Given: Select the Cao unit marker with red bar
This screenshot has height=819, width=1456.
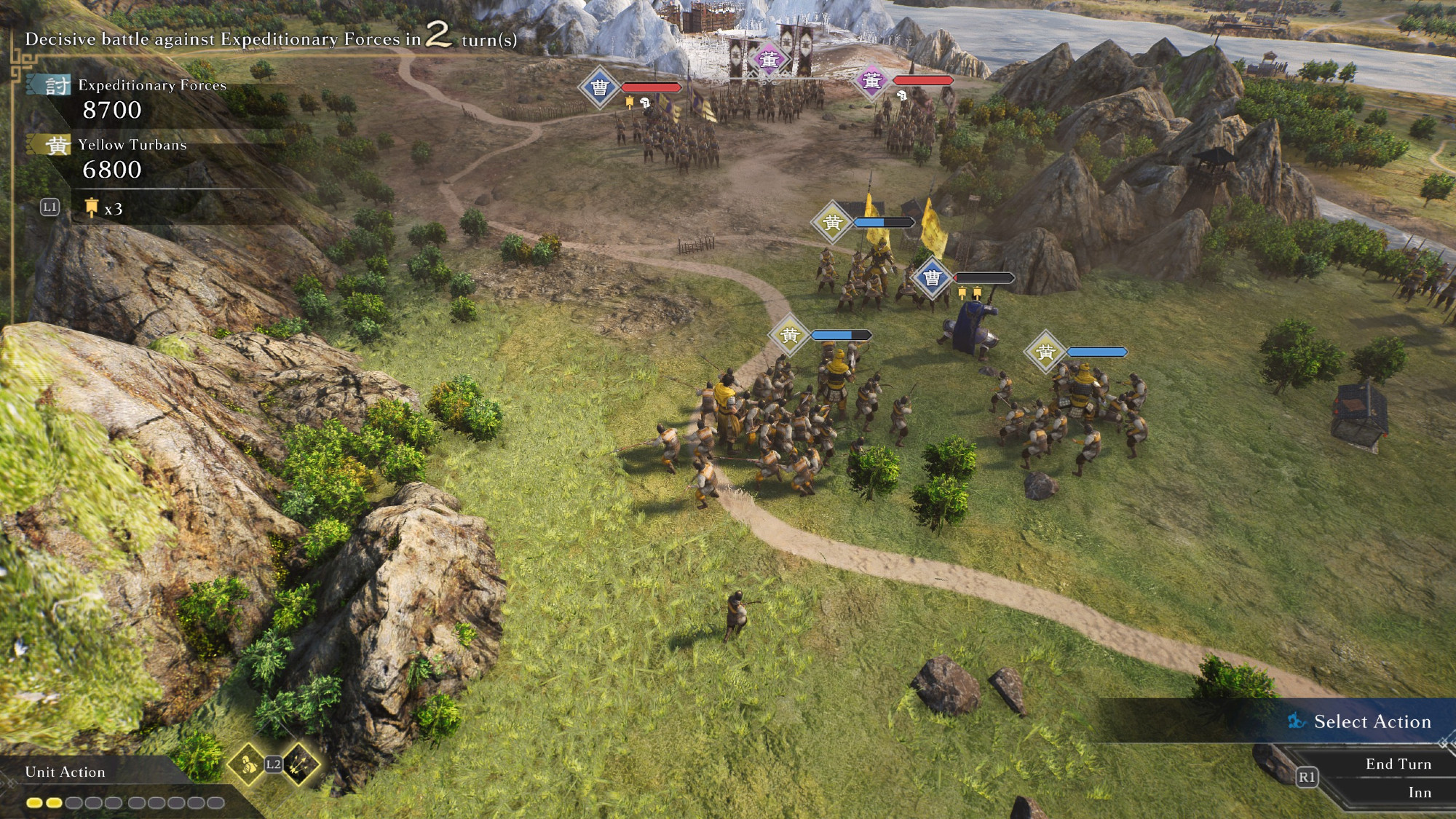Looking at the screenshot, I should pos(599,88).
